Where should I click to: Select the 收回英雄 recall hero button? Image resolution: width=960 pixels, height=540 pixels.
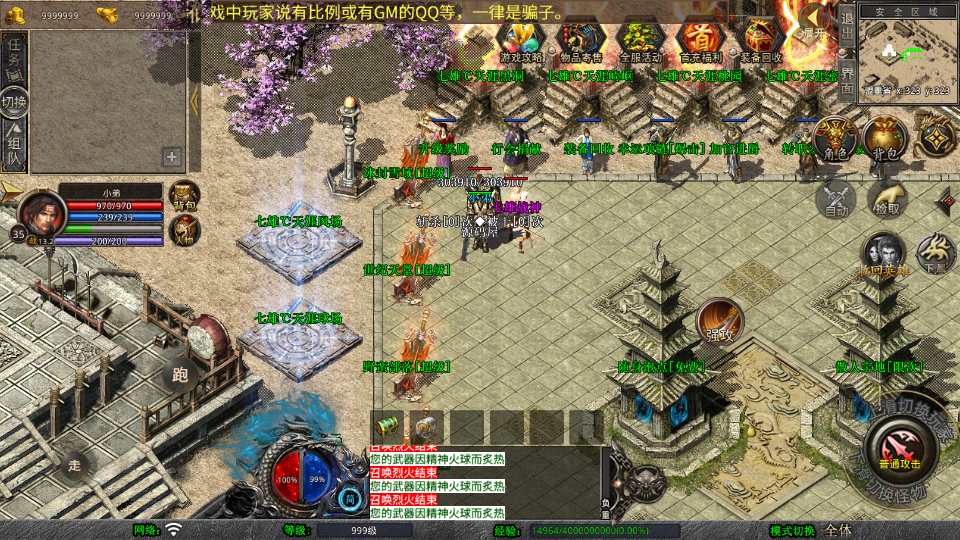pyautogui.click(x=884, y=255)
